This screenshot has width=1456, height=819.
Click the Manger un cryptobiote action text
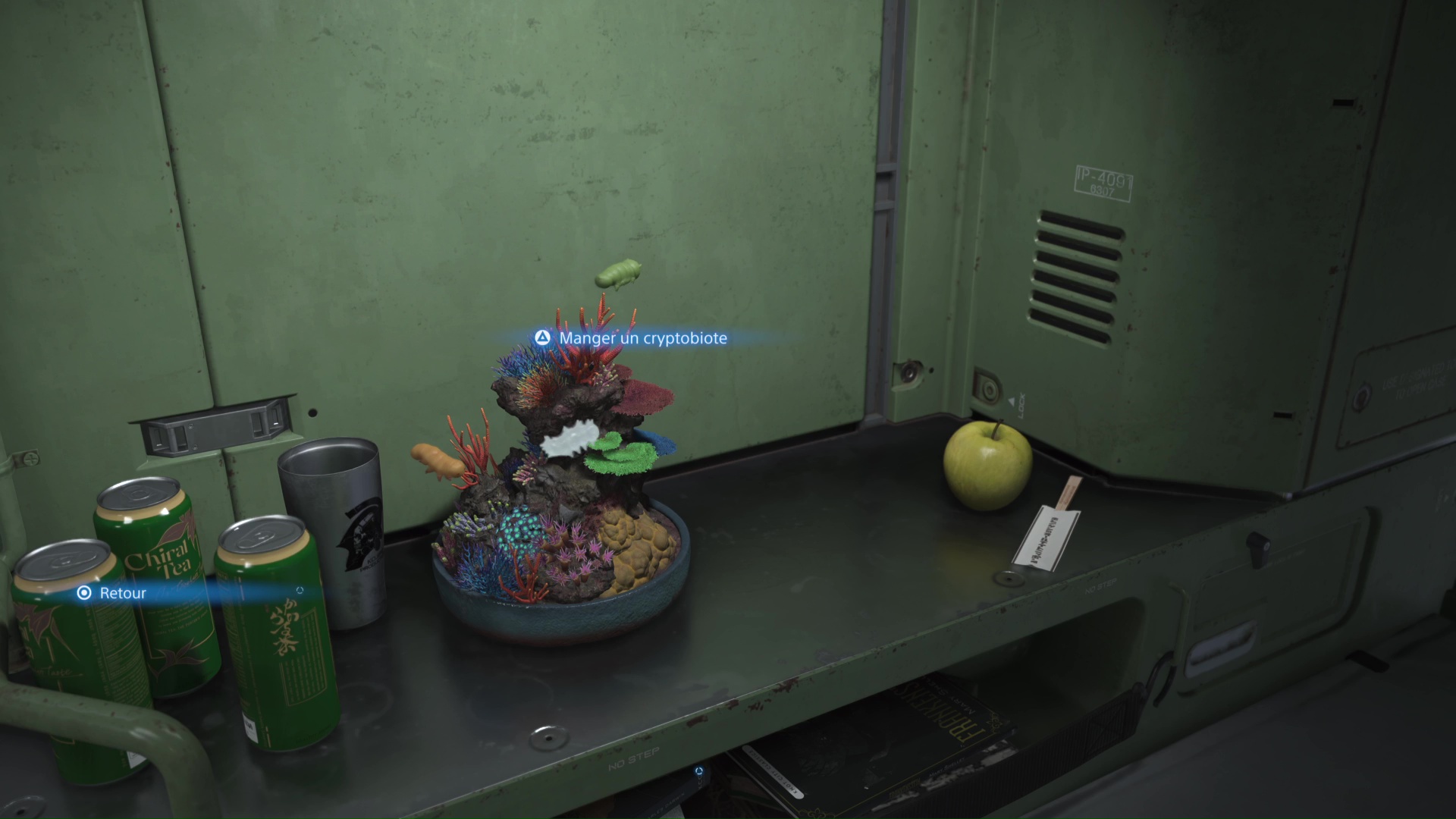[x=642, y=338]
